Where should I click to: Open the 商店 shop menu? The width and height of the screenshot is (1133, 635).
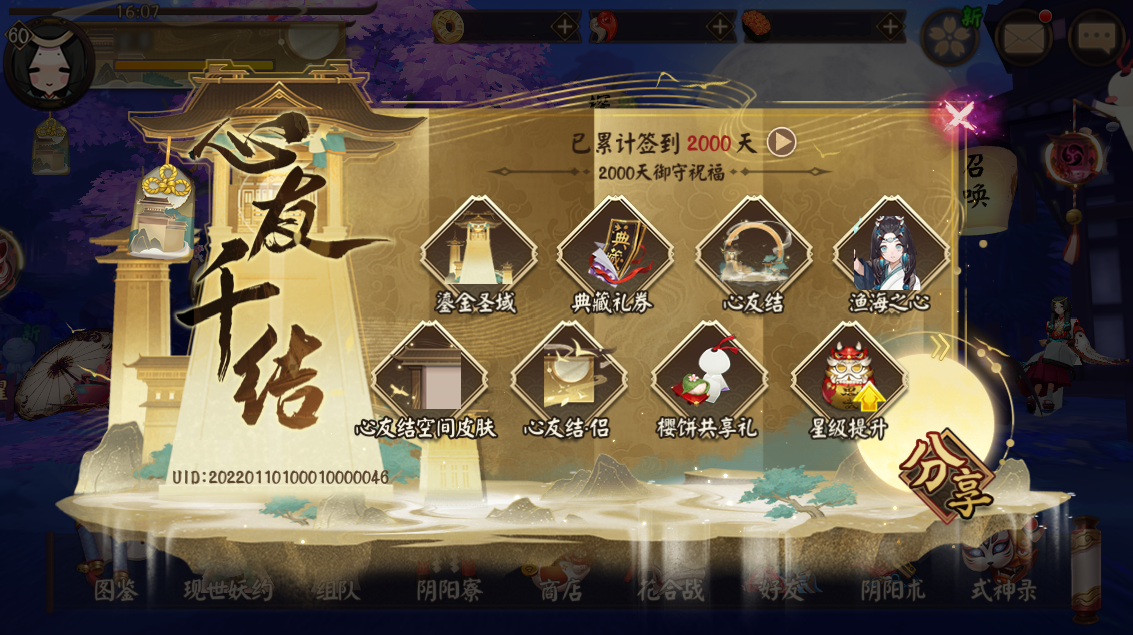click(561, 588)
